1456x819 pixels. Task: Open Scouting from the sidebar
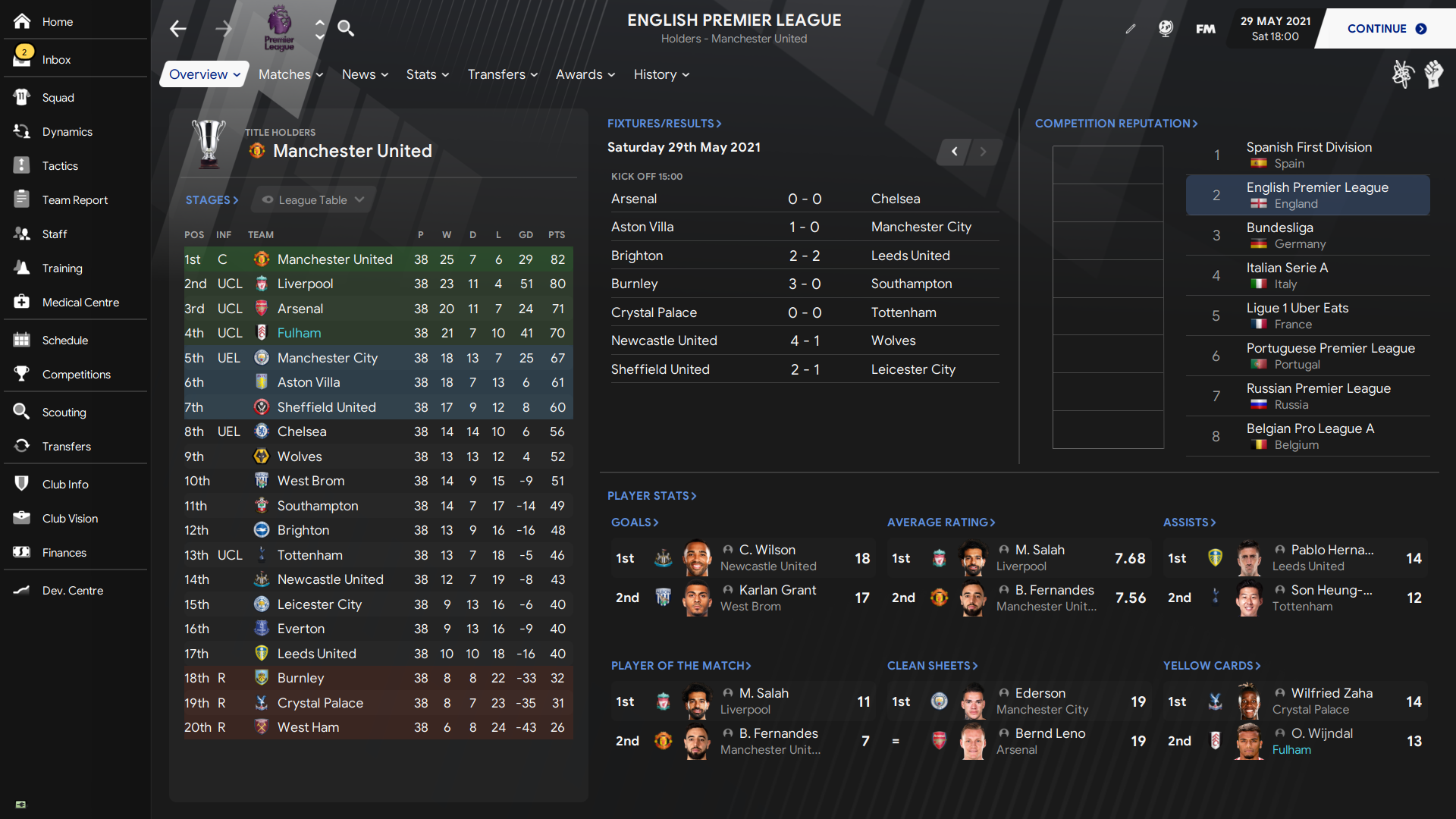click(64, 413)
